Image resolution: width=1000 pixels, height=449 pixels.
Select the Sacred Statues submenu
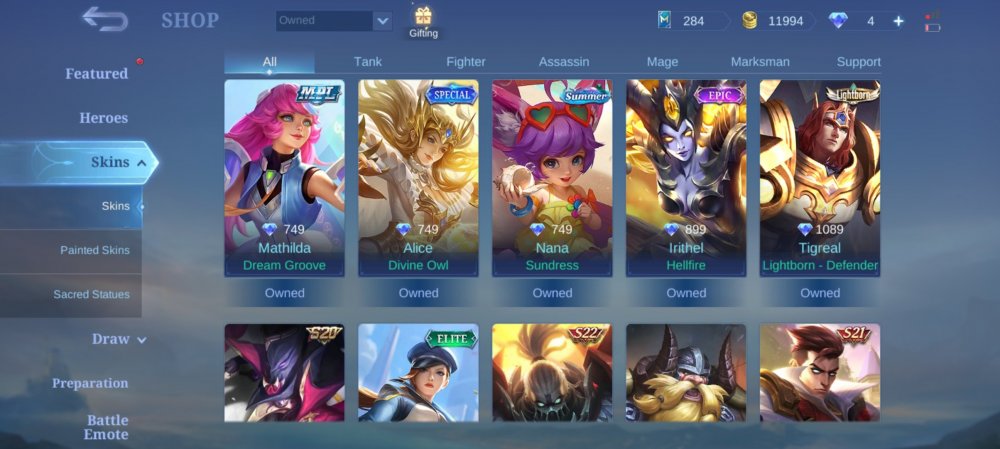[92, 295]
